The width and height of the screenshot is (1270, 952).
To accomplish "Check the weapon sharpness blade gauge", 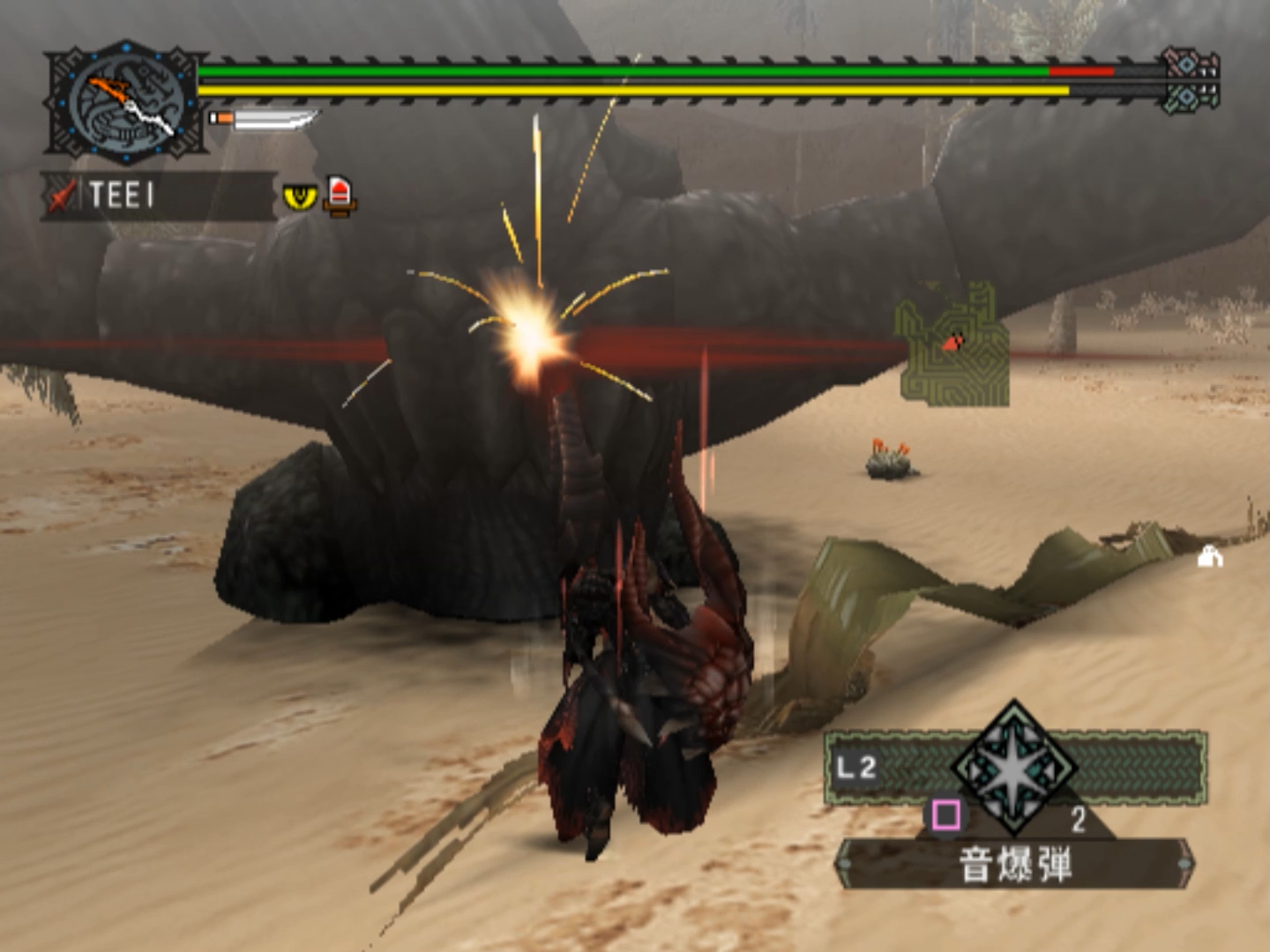I will [264, 119].
